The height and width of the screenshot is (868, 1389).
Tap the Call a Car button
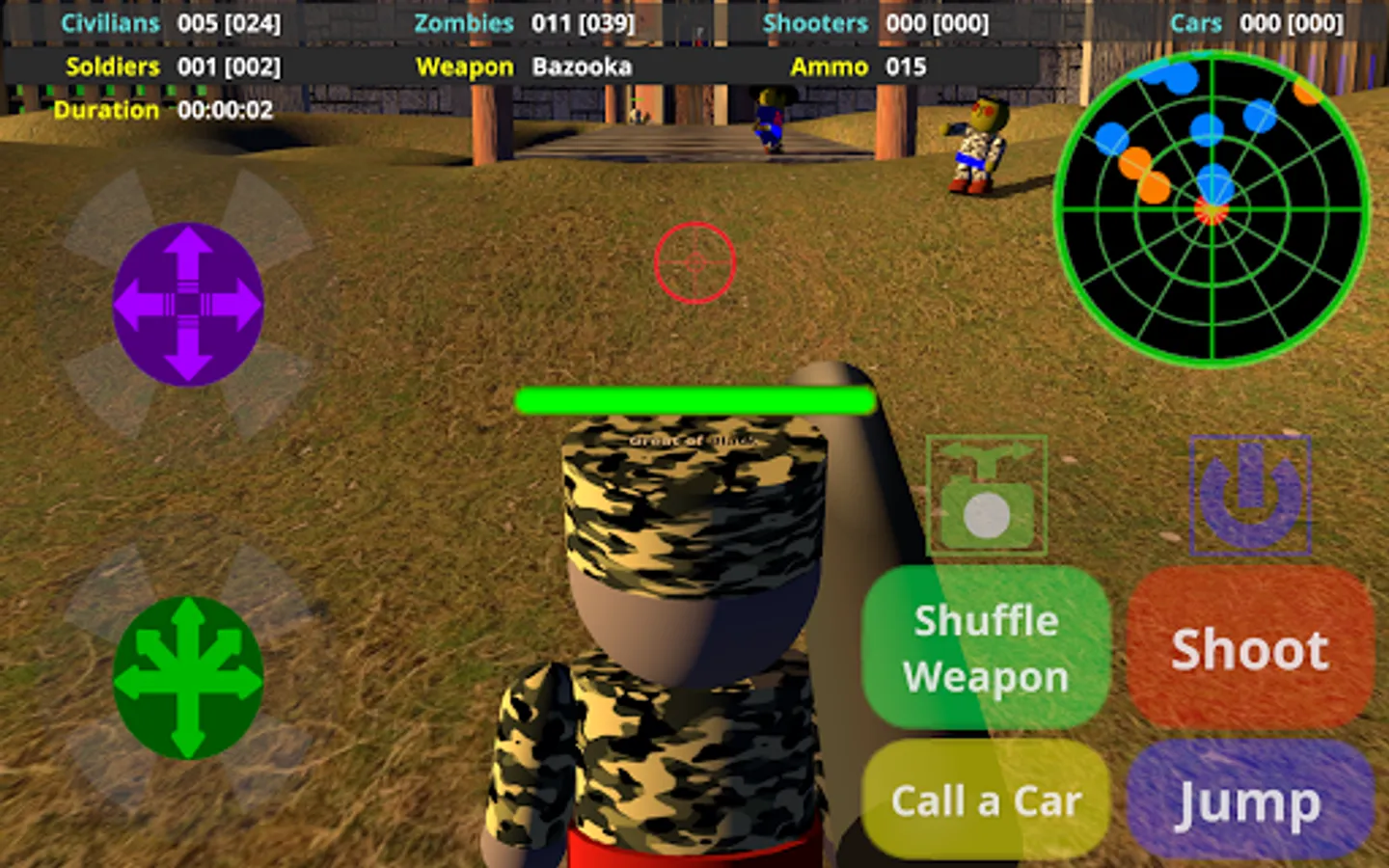pyautogui.click(x=986, y=800)
